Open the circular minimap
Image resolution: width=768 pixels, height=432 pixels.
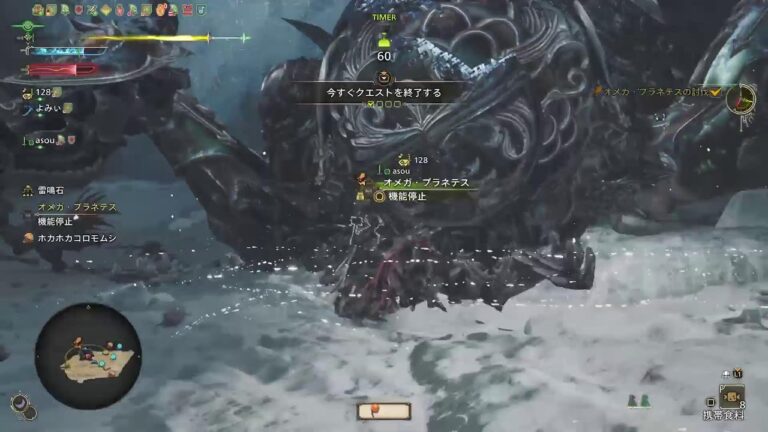pos(87,357)
